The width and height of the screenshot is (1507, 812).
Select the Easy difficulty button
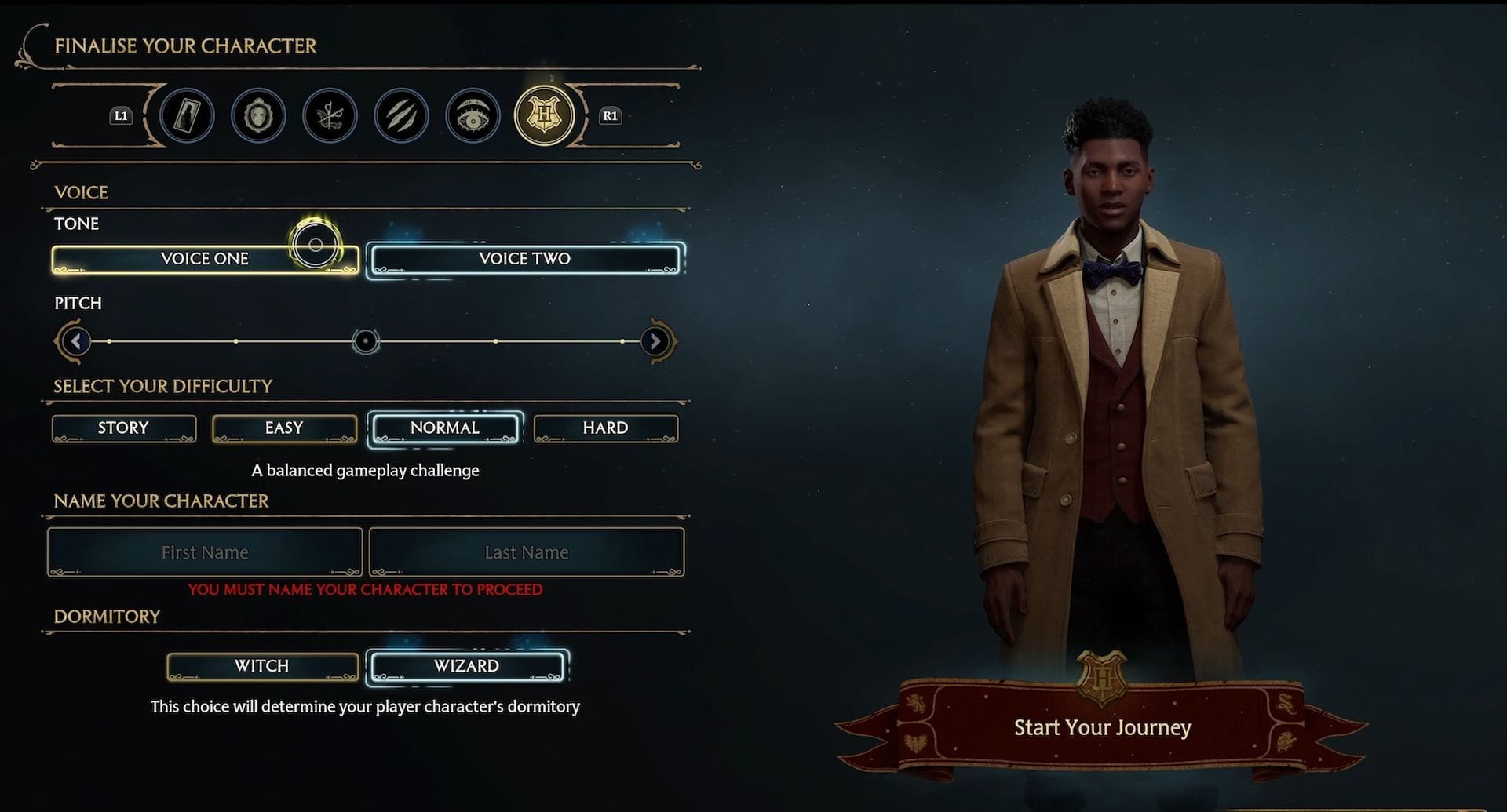(283, 428)
